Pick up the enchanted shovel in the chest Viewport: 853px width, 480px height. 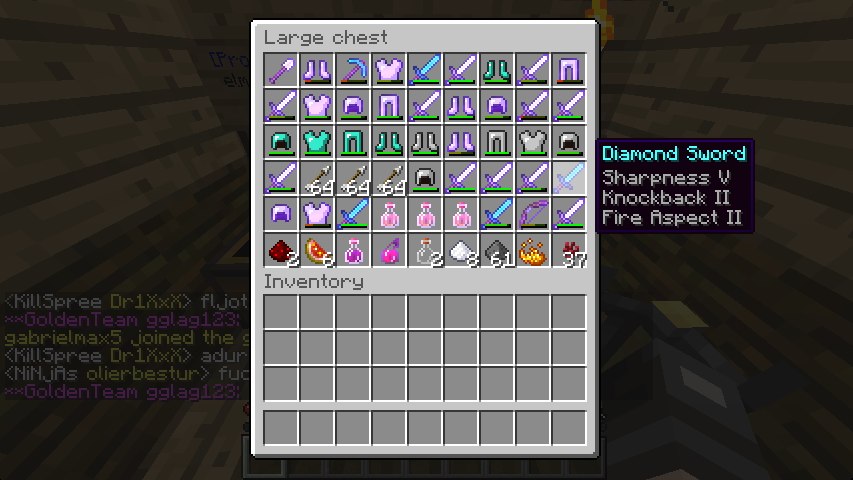point(282,69)
